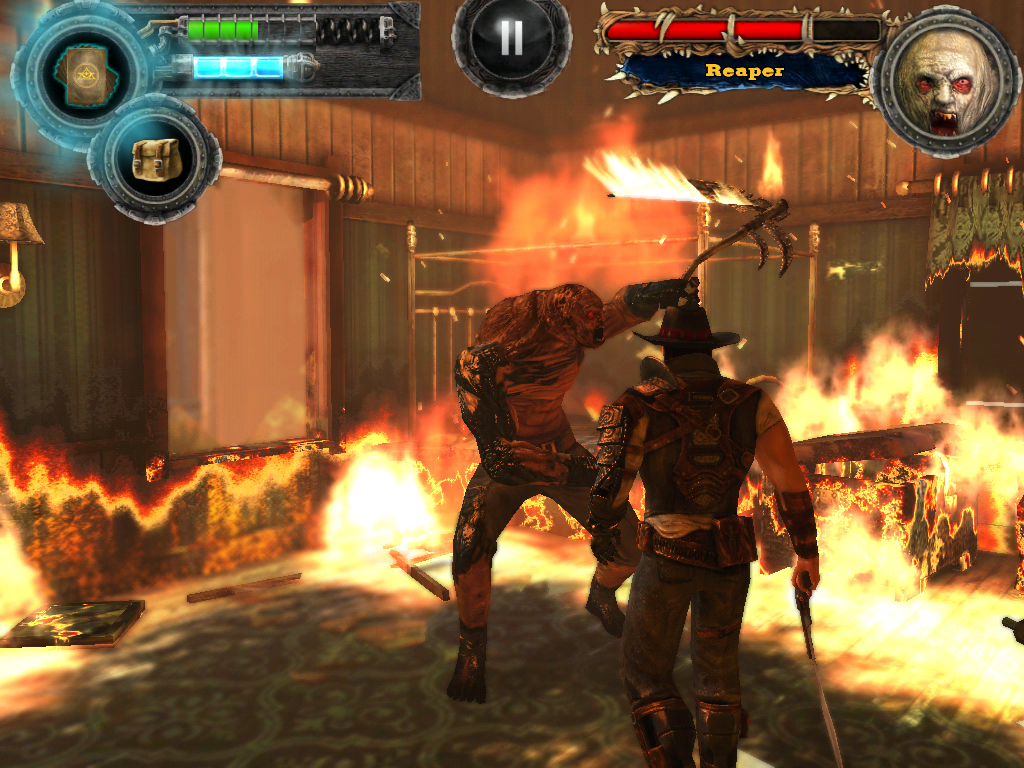The image size is (1024, 768).
Task: Open the spell book icon
Action: (x=80, y=72)
